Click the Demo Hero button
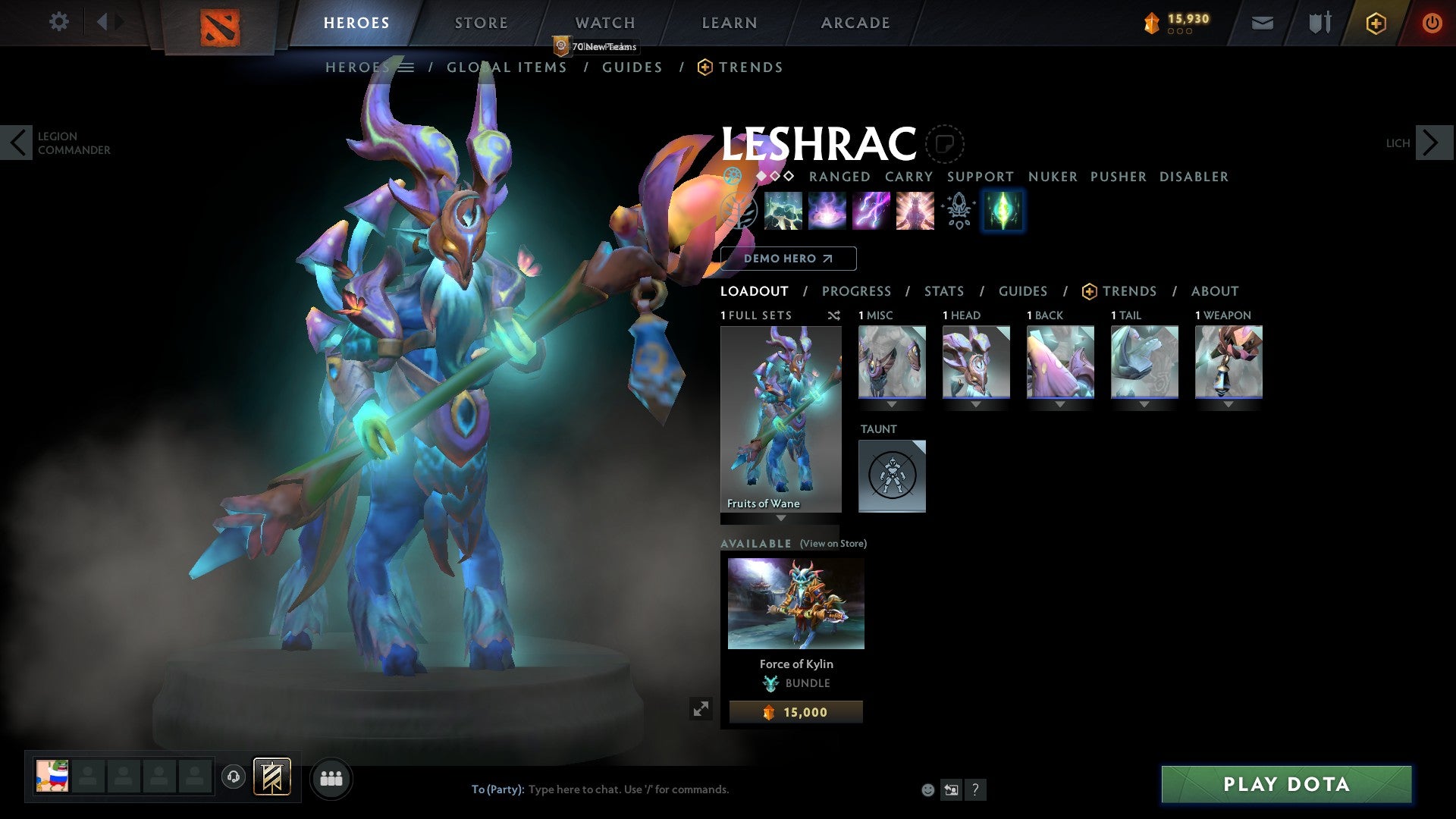This screenshot has width=1456, height=819. click(788, 259)
